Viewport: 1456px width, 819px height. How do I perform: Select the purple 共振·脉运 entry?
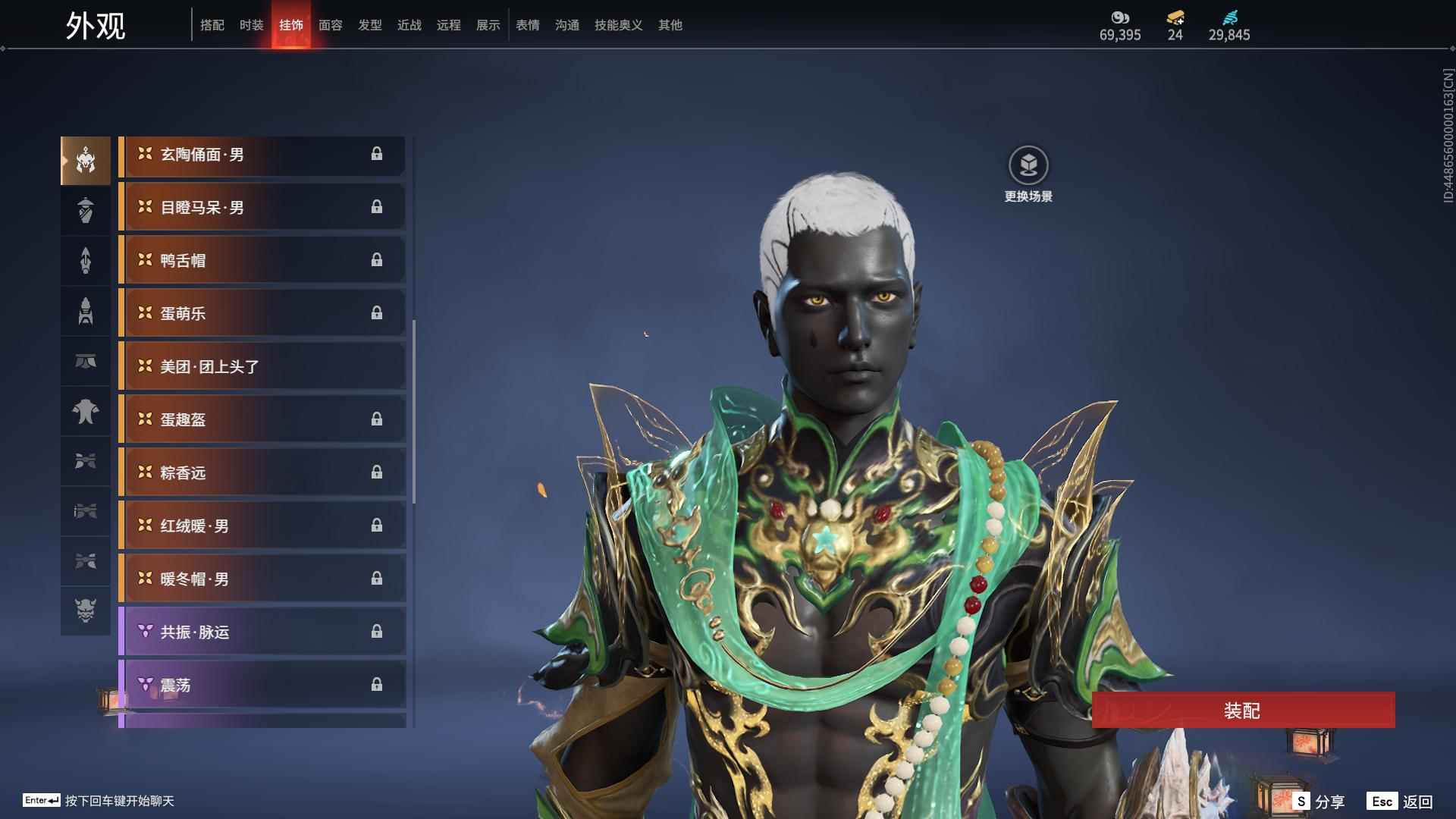(262, 632)
